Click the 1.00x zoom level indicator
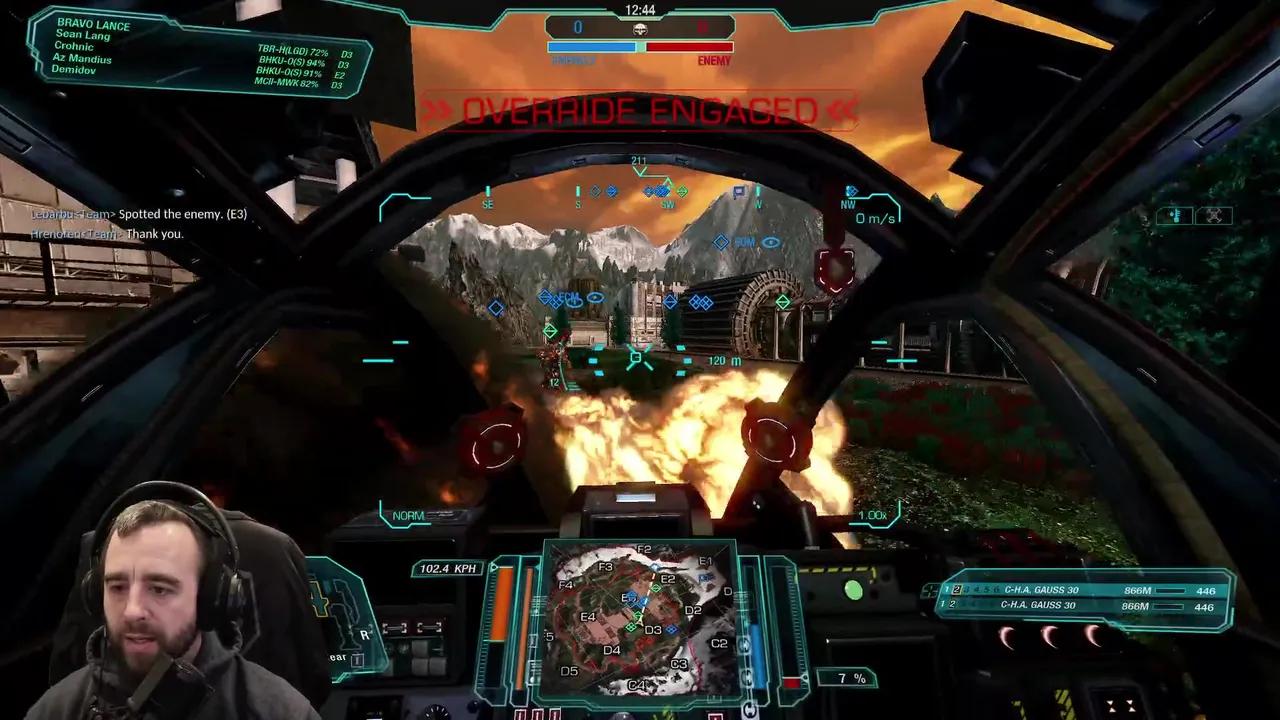The image size is (1280, 720). tap(872, 516)
